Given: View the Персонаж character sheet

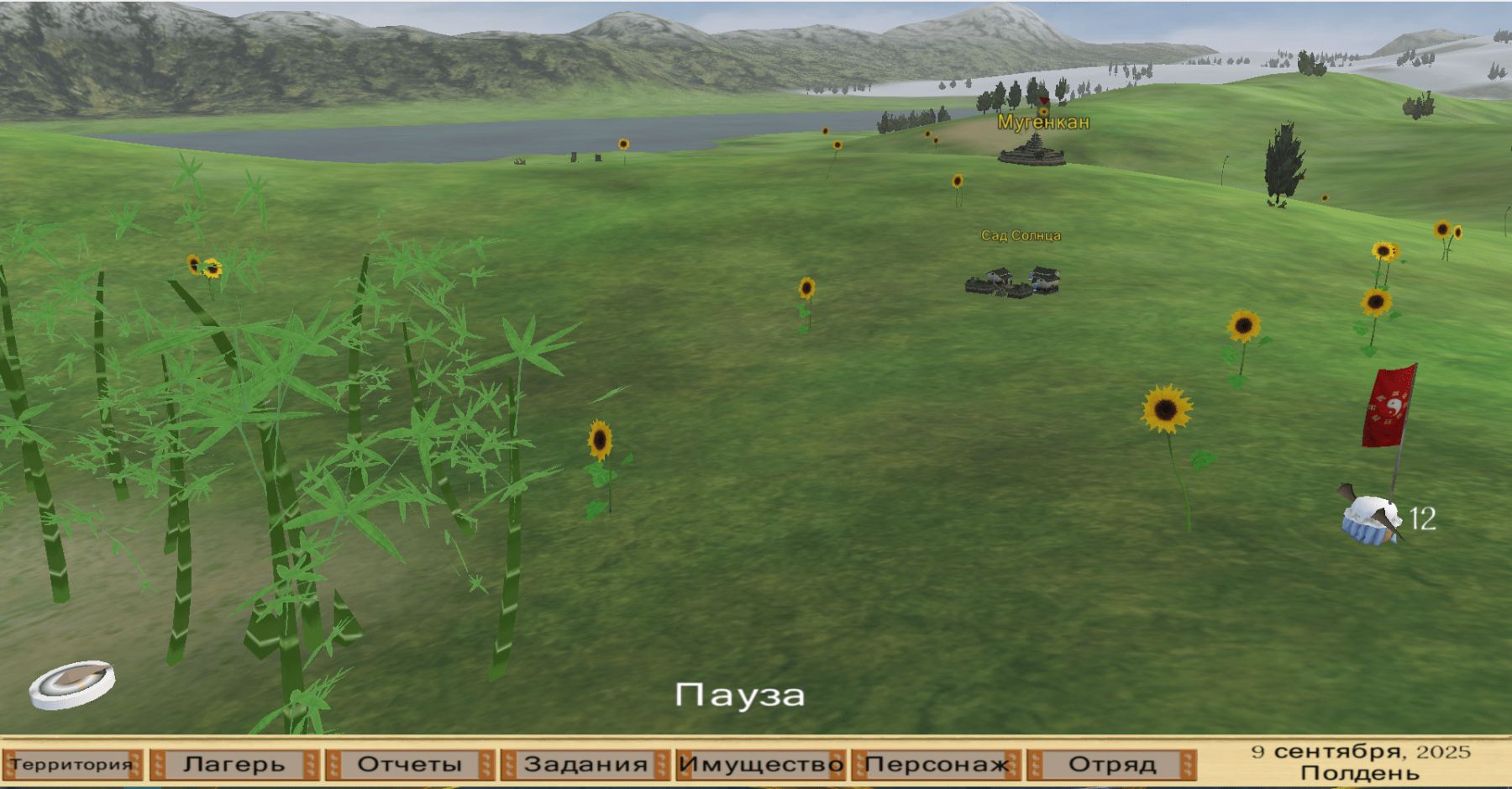Looking at the screenshot, I should click(x=937, y=765).
